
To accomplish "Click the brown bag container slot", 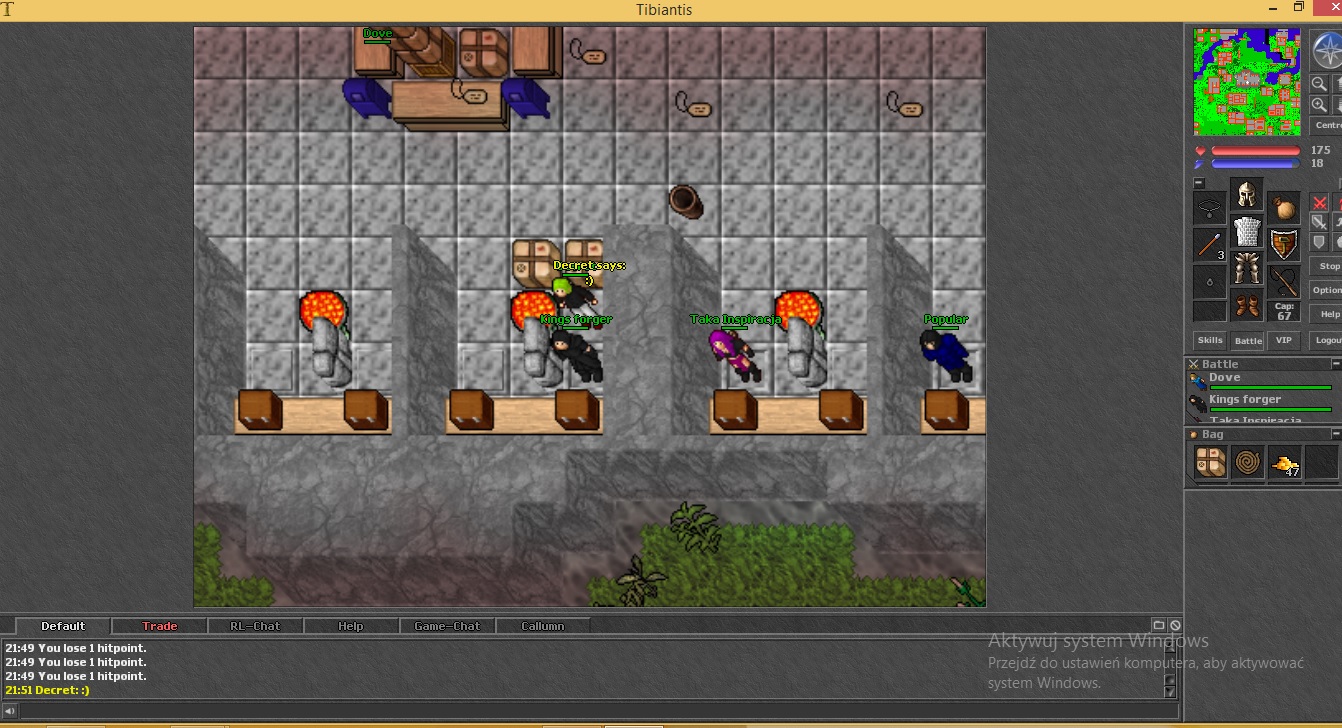I will (1284, 208).
